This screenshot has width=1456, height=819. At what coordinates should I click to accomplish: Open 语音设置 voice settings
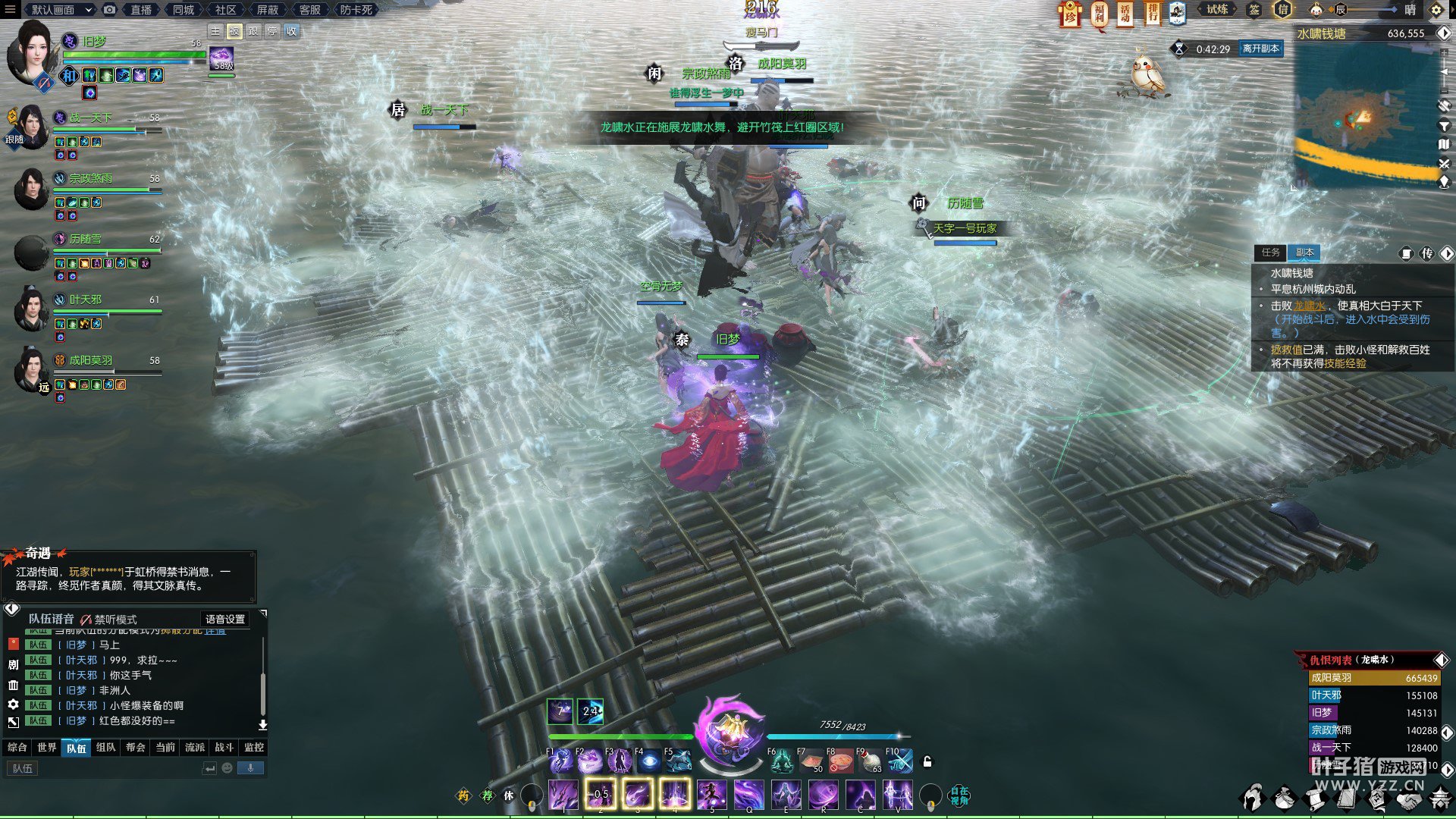tap(225, 620)
